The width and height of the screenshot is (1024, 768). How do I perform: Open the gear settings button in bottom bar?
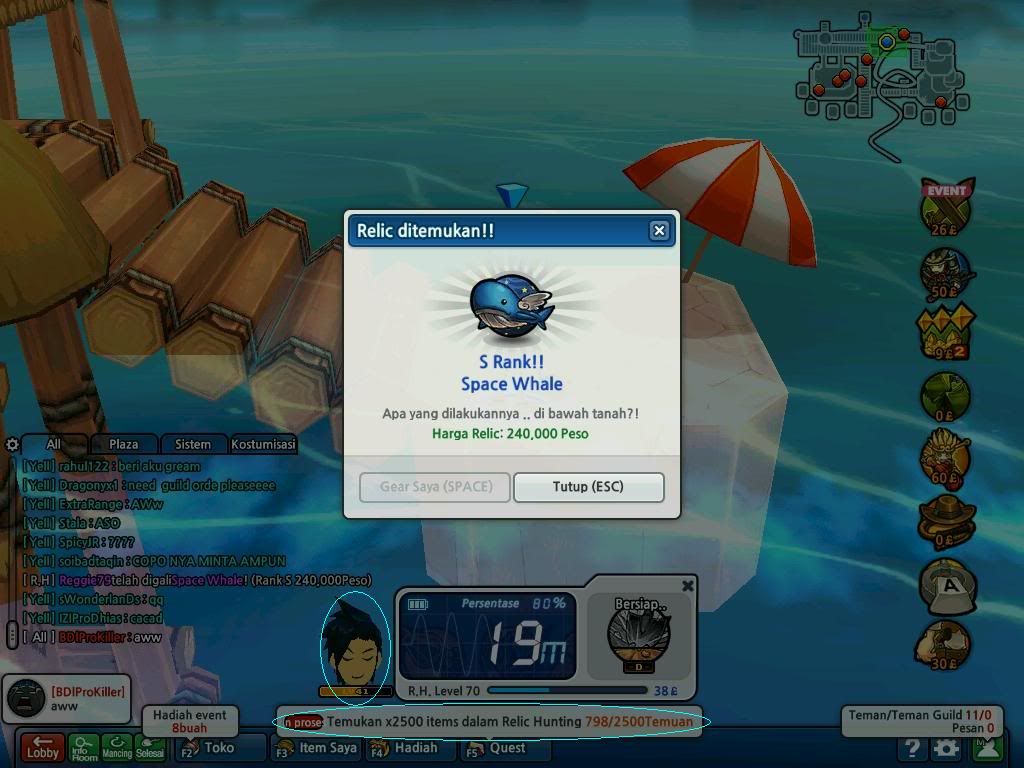946,748
